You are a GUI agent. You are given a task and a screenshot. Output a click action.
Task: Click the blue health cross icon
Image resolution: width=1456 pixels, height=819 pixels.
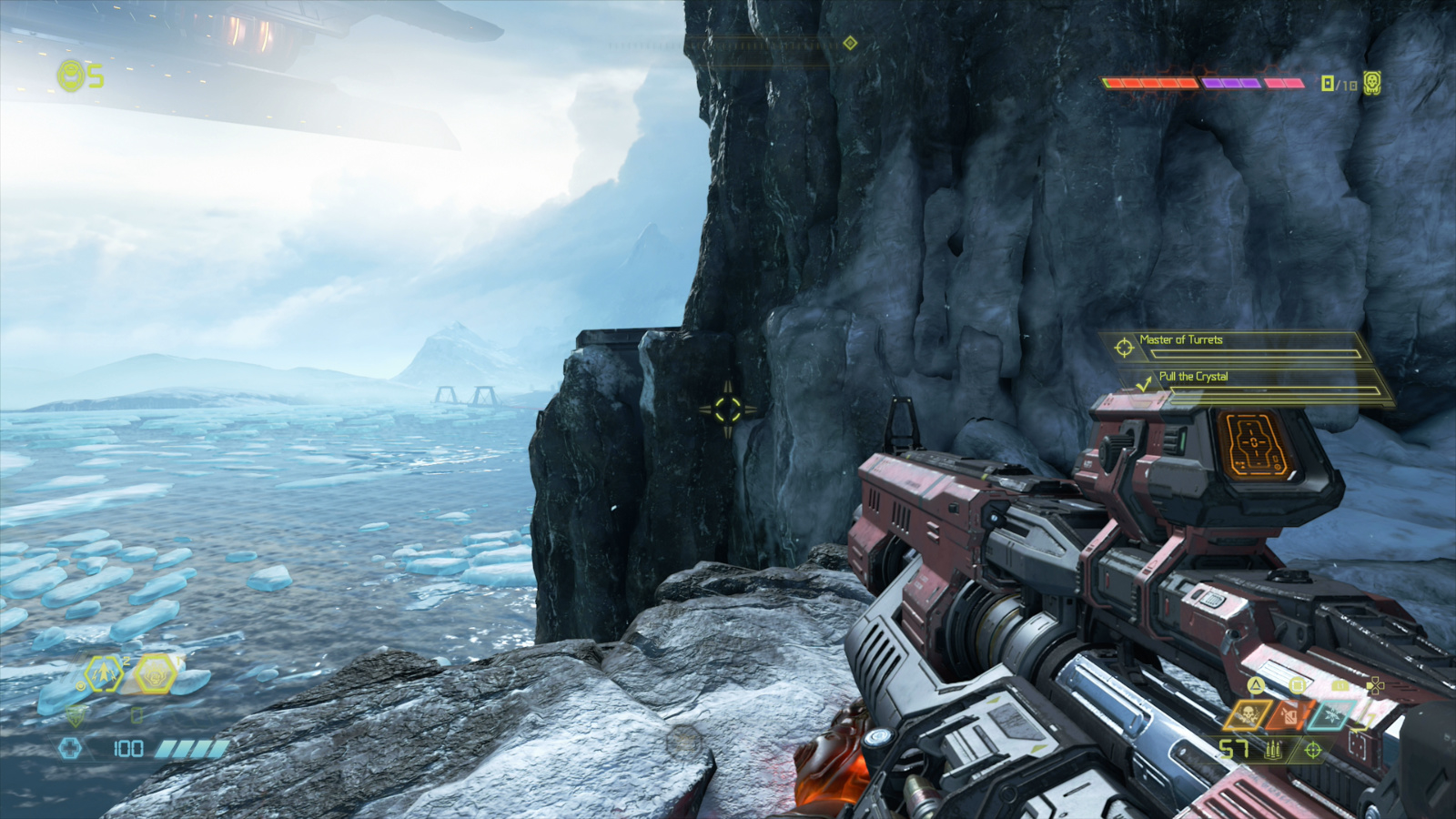[x=70, y=748]
